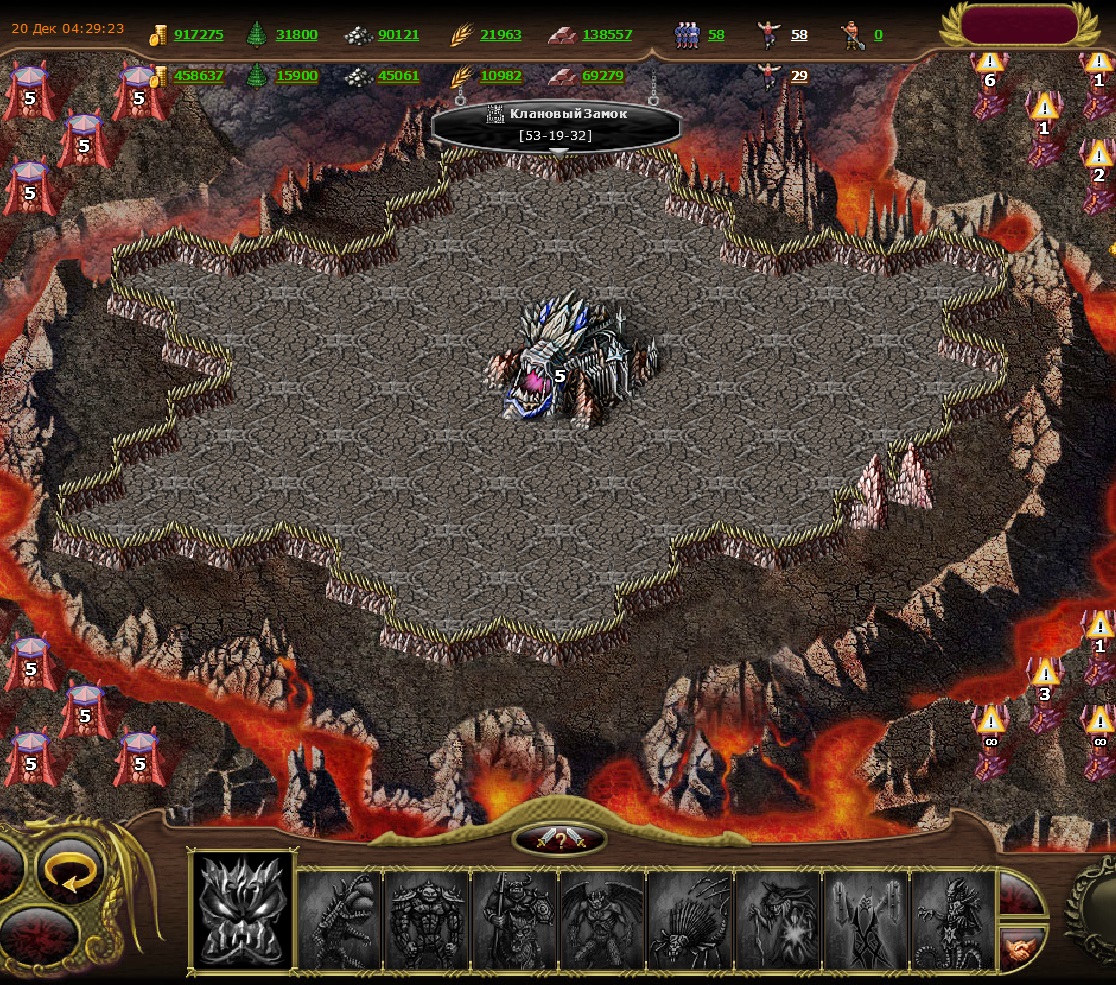Click the golden circular arrow button

71,880
